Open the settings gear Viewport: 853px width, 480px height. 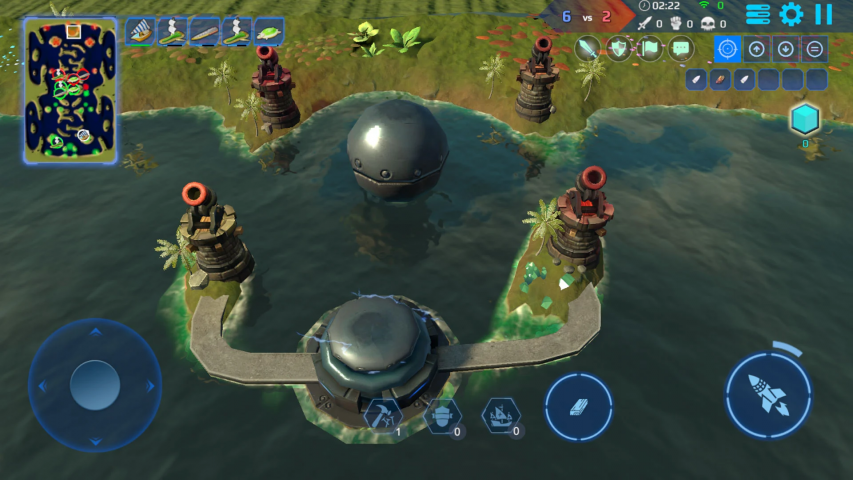coord(791,14)
